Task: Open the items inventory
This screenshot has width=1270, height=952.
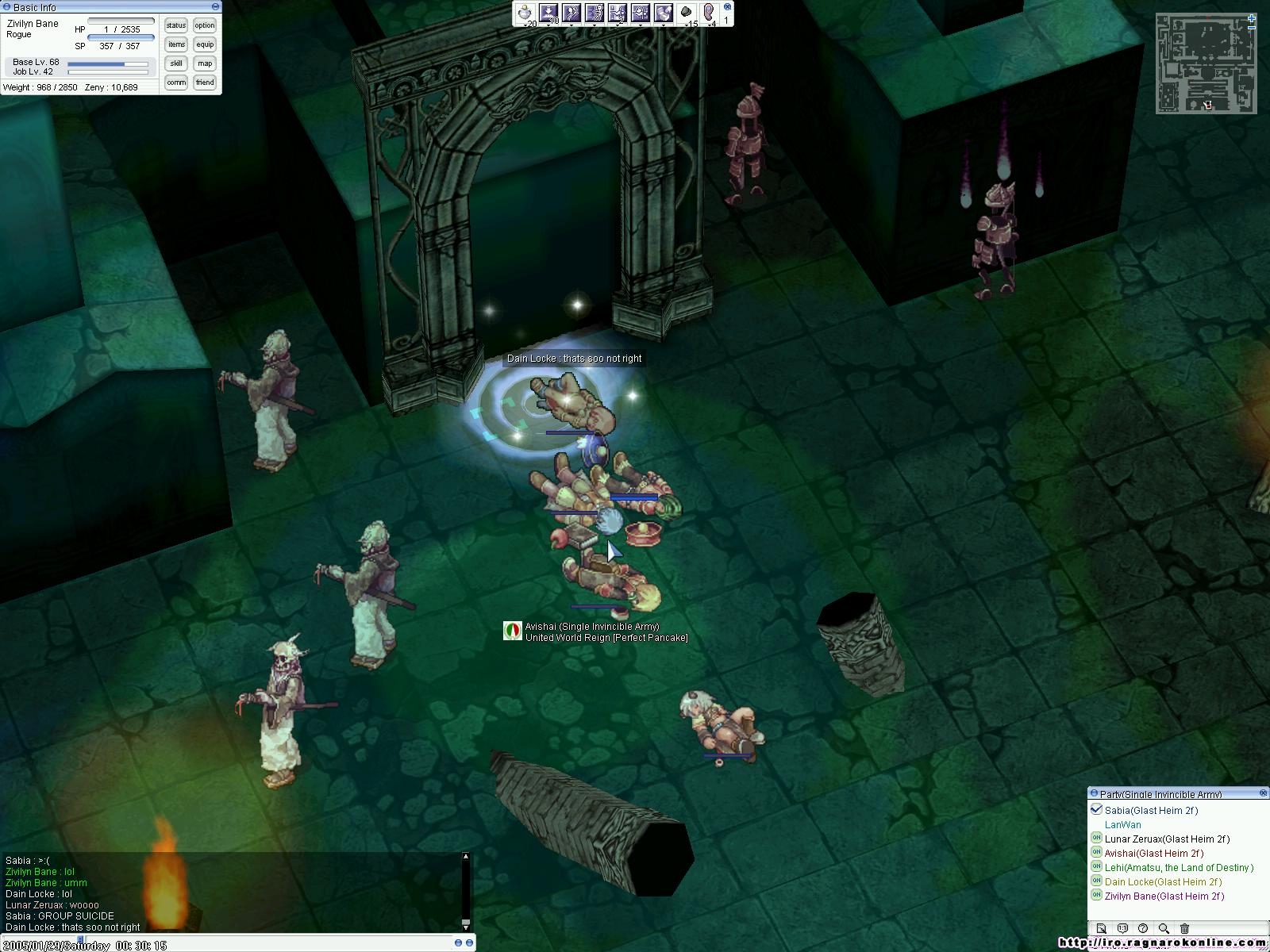Action: [x=176, y=44]
